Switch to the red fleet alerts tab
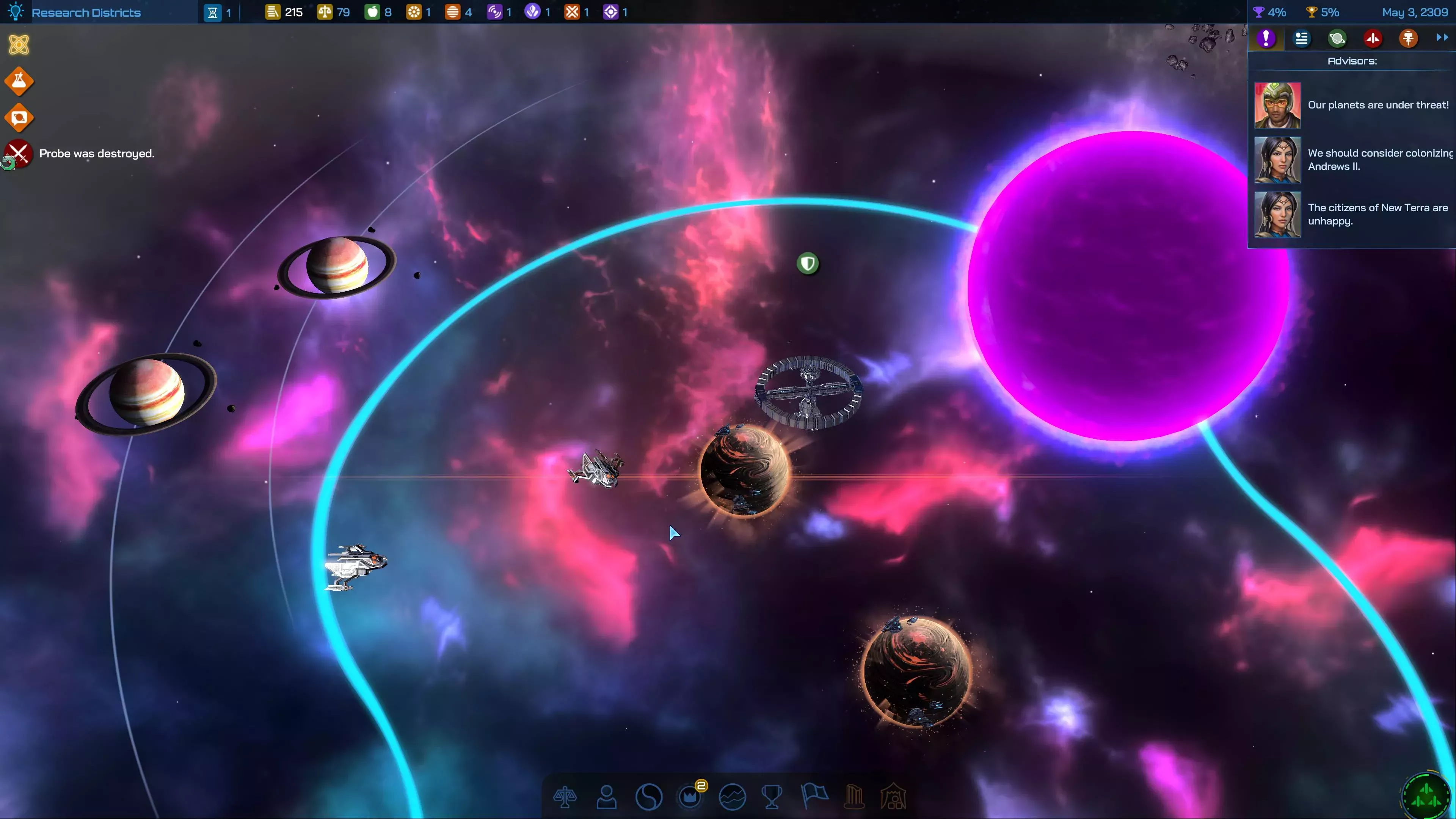Viewport: 1456px width, 819px height. [x=1373, y=38]
